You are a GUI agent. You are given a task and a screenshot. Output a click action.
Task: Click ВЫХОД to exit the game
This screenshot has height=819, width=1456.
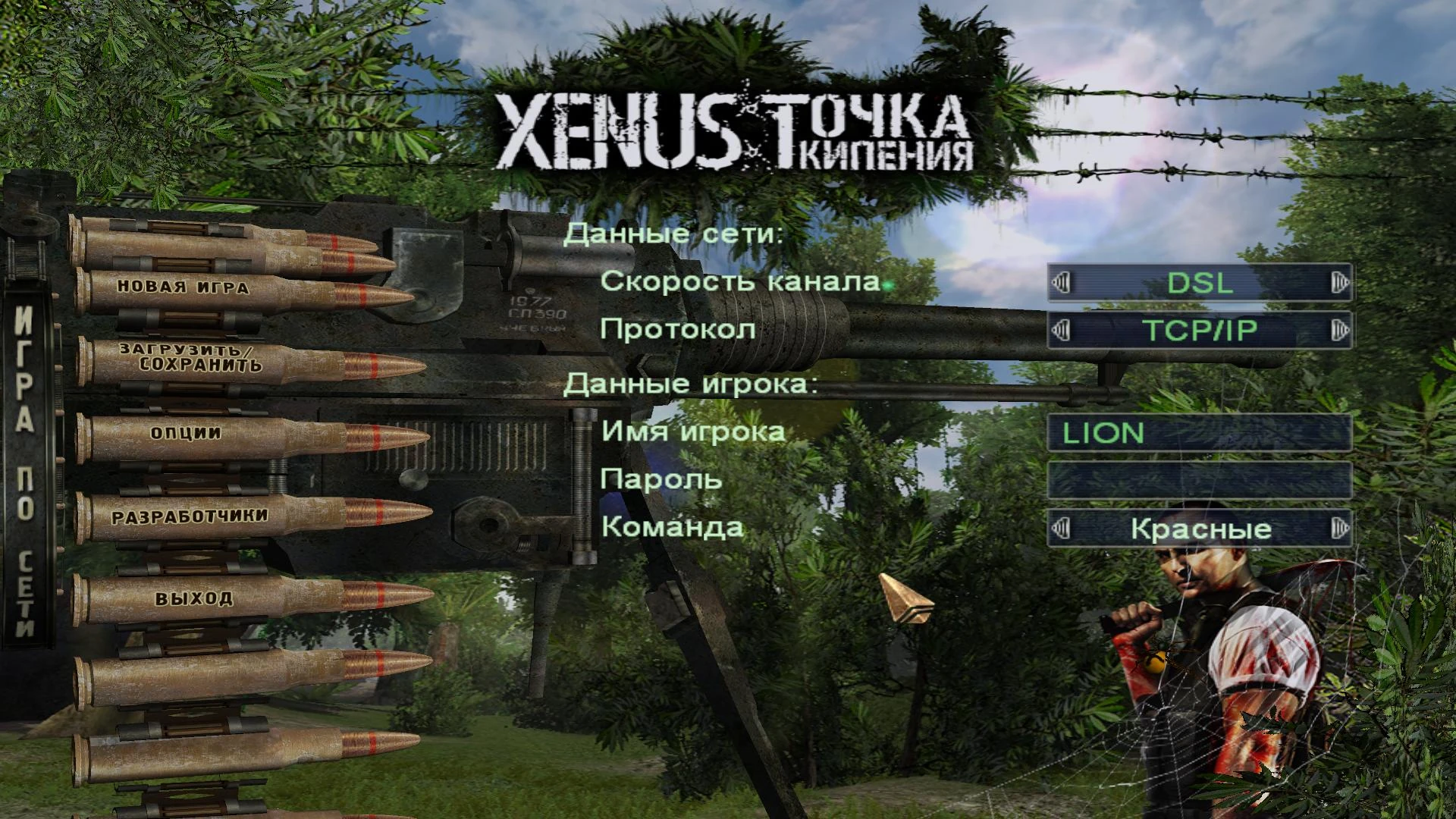coord(193,598)
